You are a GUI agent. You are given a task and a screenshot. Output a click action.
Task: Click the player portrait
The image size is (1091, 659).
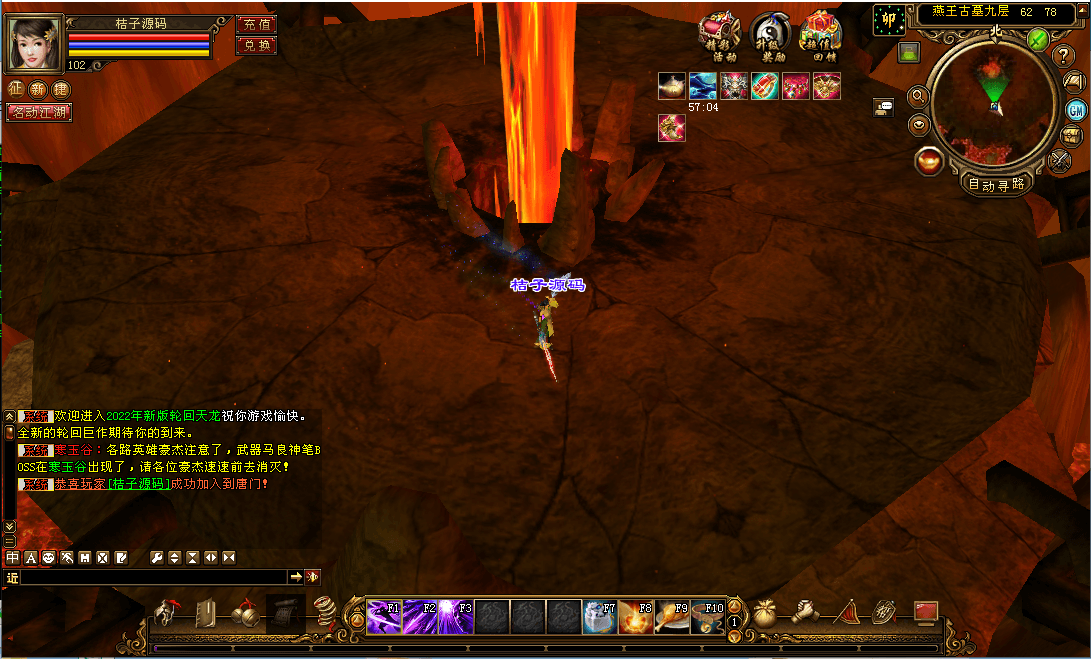35,43
